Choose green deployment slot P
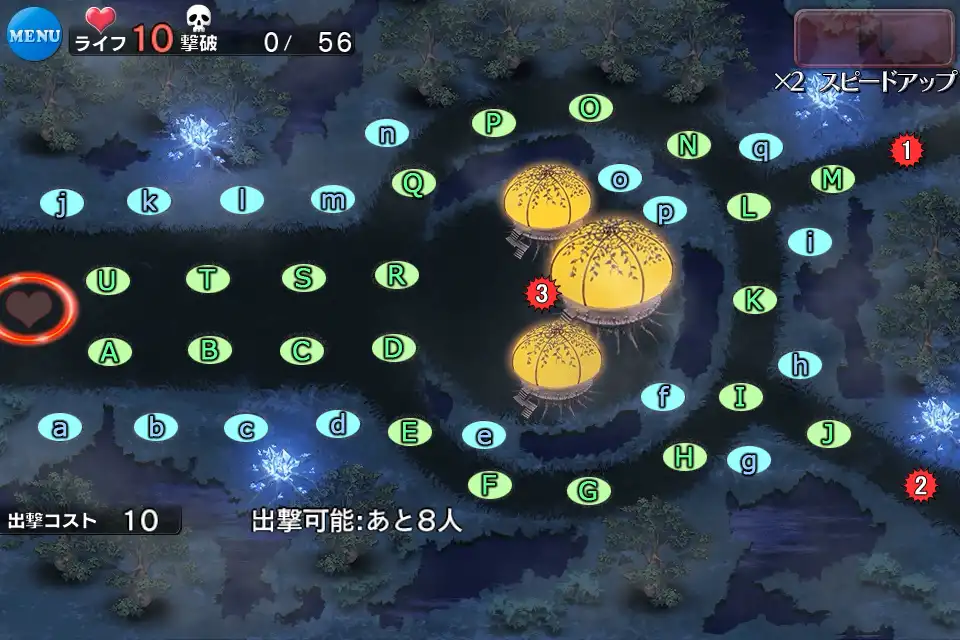 click(x=492, y=123)
